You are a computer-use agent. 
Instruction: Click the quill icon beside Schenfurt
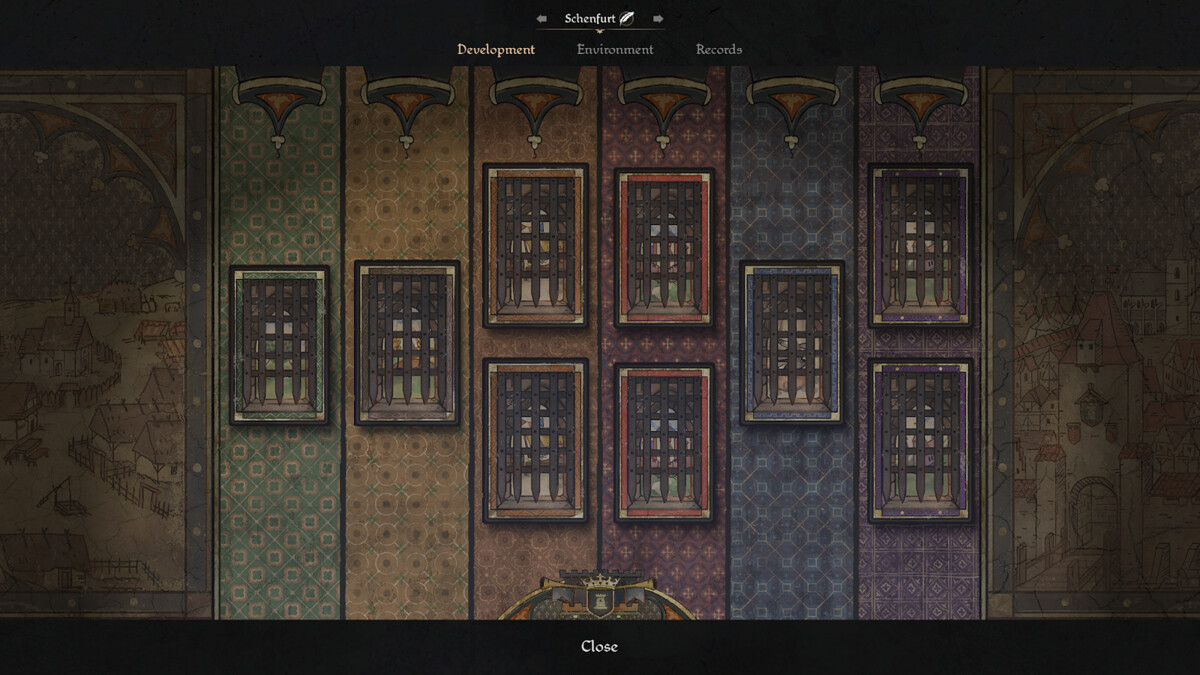point(627,18)
